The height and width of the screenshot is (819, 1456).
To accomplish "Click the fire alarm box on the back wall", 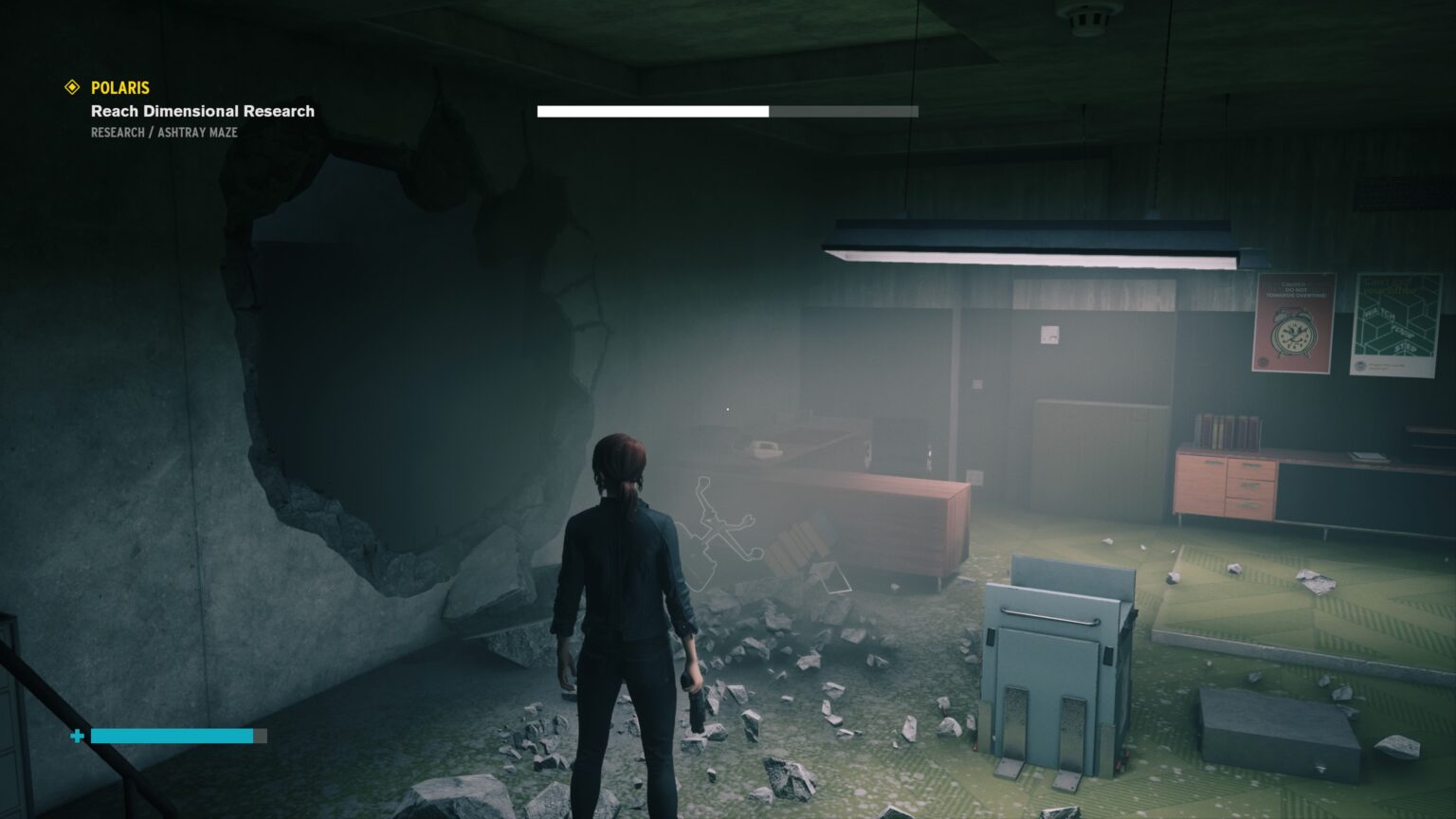I will click(1049, 334).
